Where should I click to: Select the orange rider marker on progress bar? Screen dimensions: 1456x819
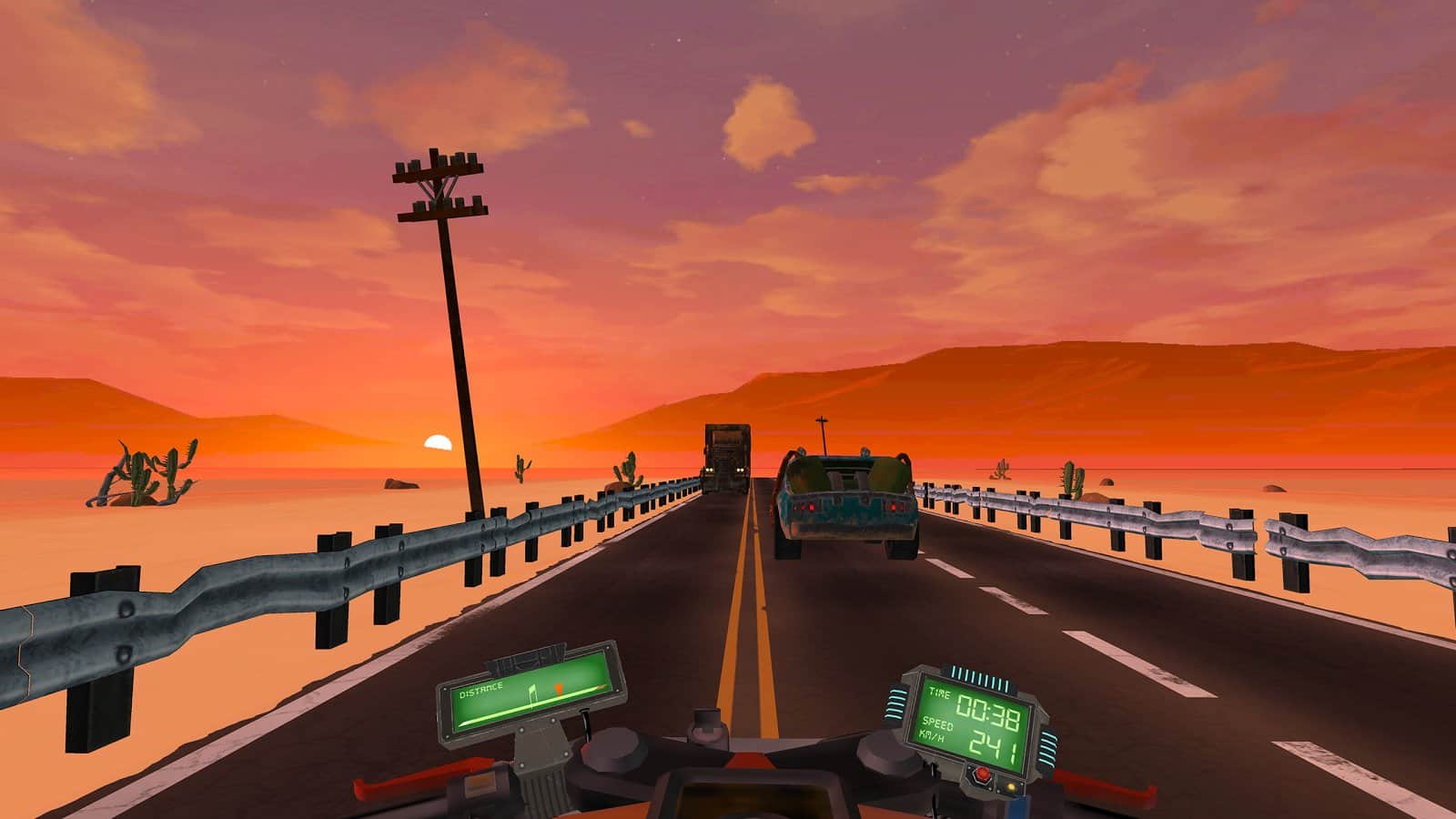(x=559, y=688)
